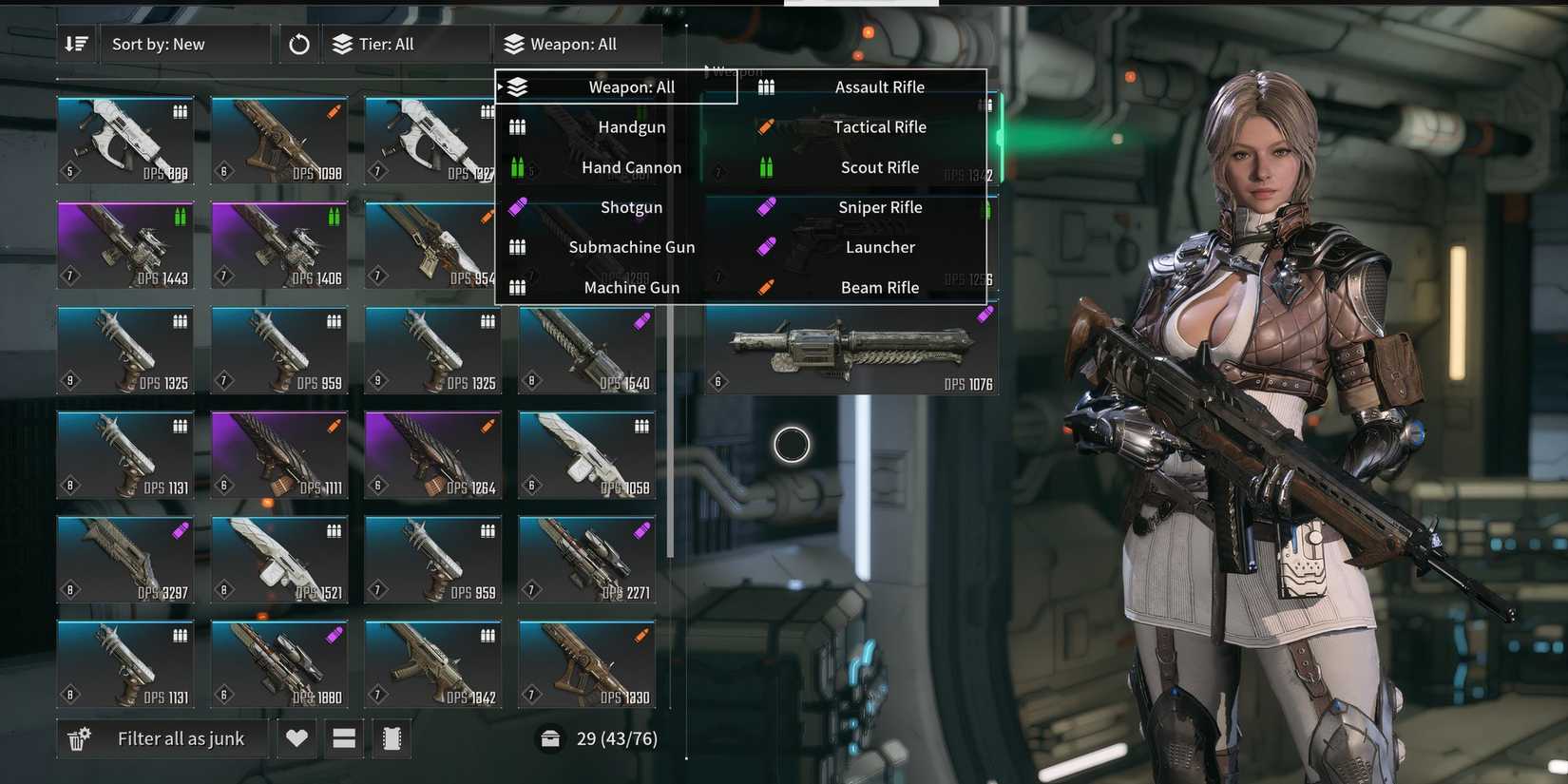Select the Sniper Rifle filter option

click(879, 207)
